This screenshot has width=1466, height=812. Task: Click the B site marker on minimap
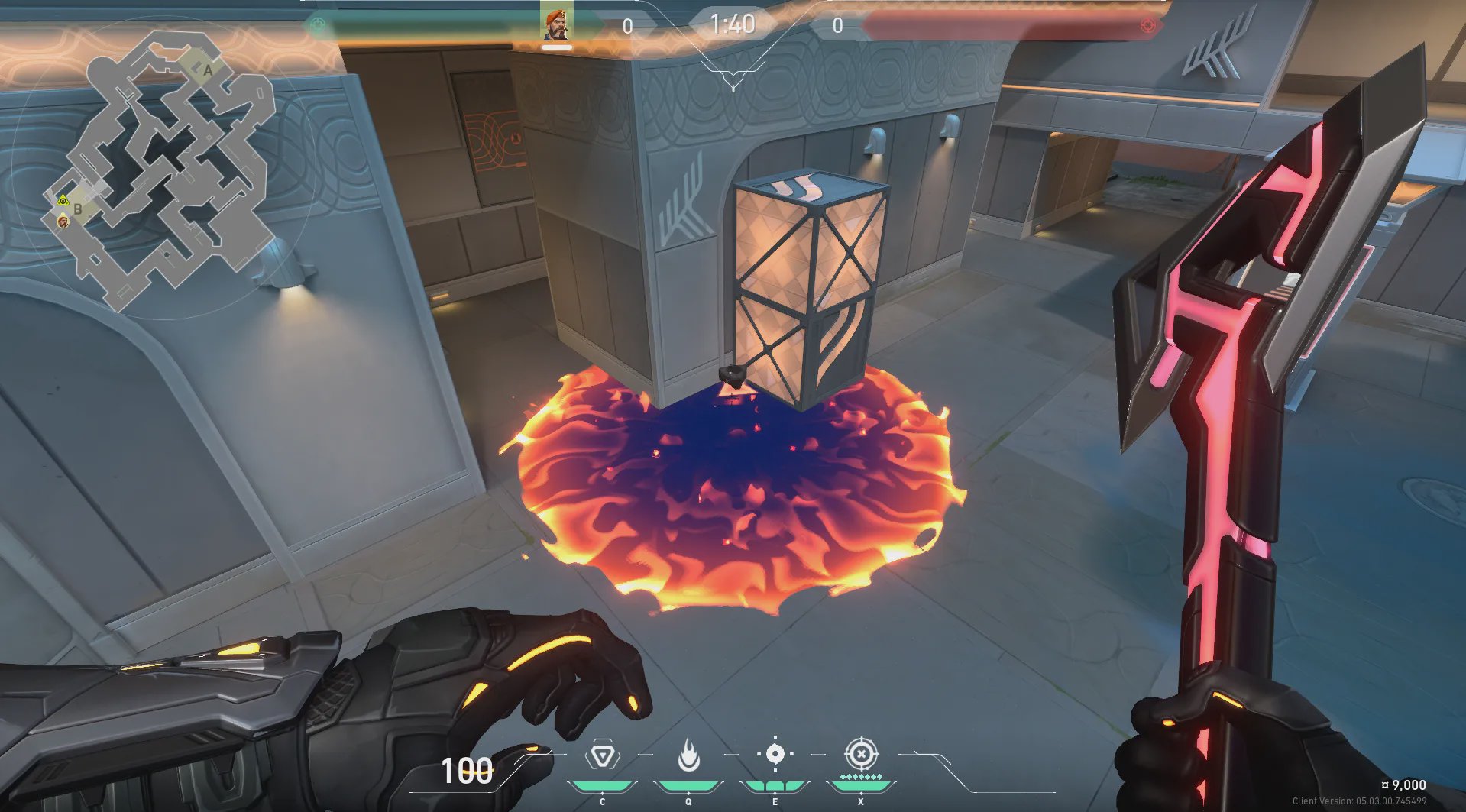coord(78,209)
